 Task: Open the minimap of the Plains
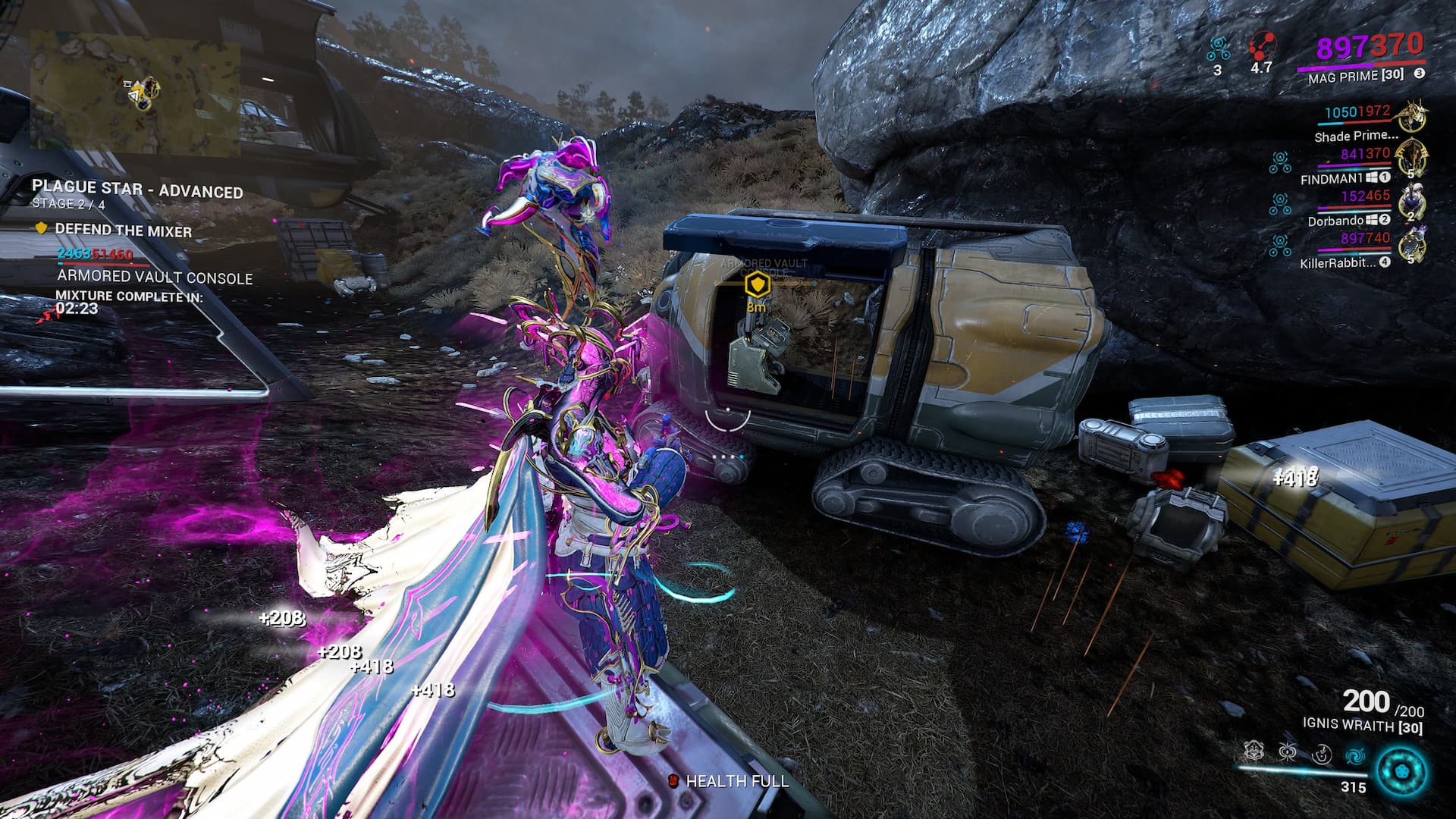[x=135, y=93]
